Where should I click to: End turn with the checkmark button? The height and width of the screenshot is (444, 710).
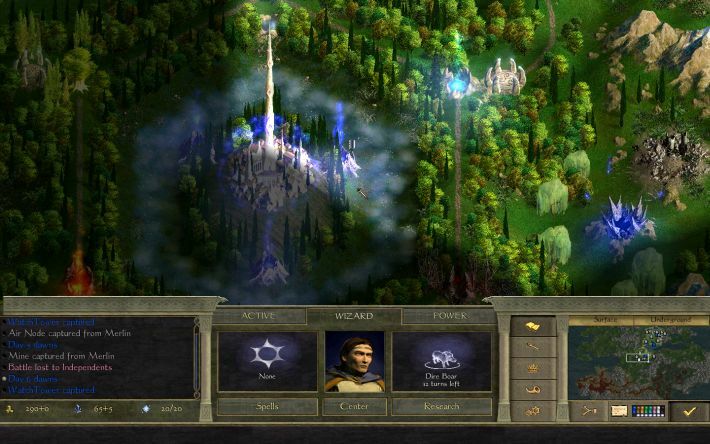tap(688, 410)
